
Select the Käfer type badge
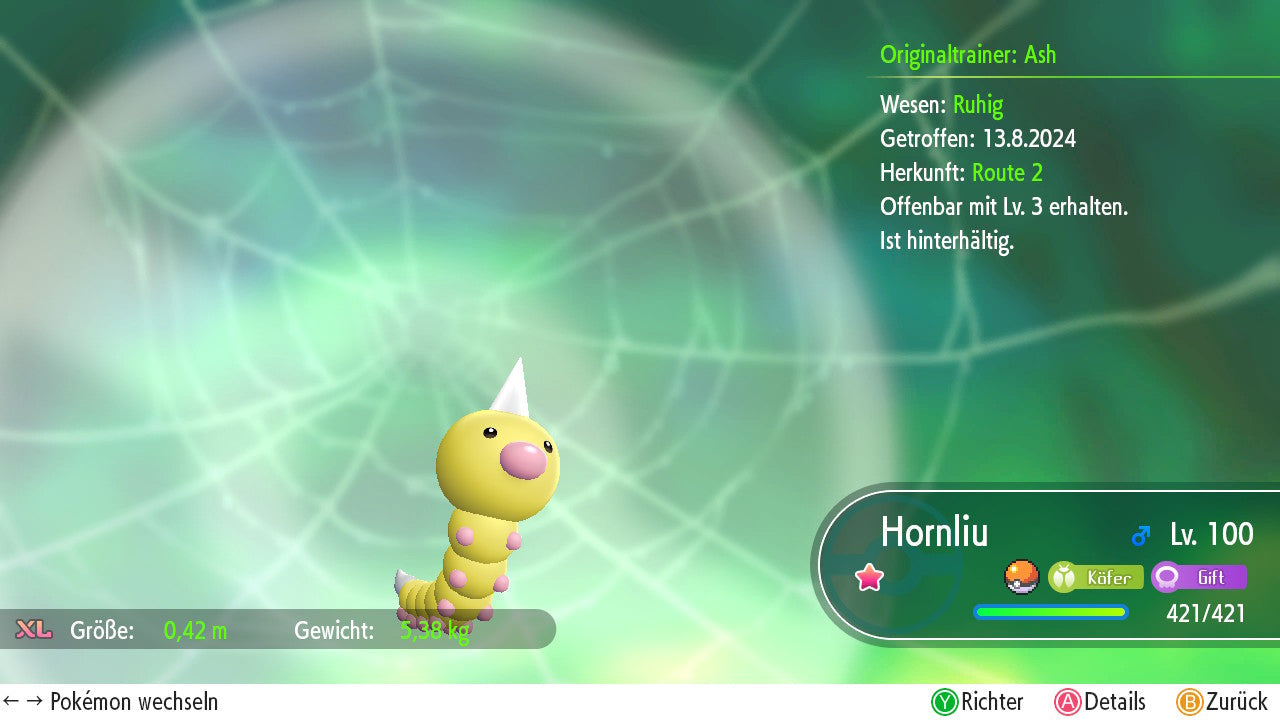point(1096,577)
